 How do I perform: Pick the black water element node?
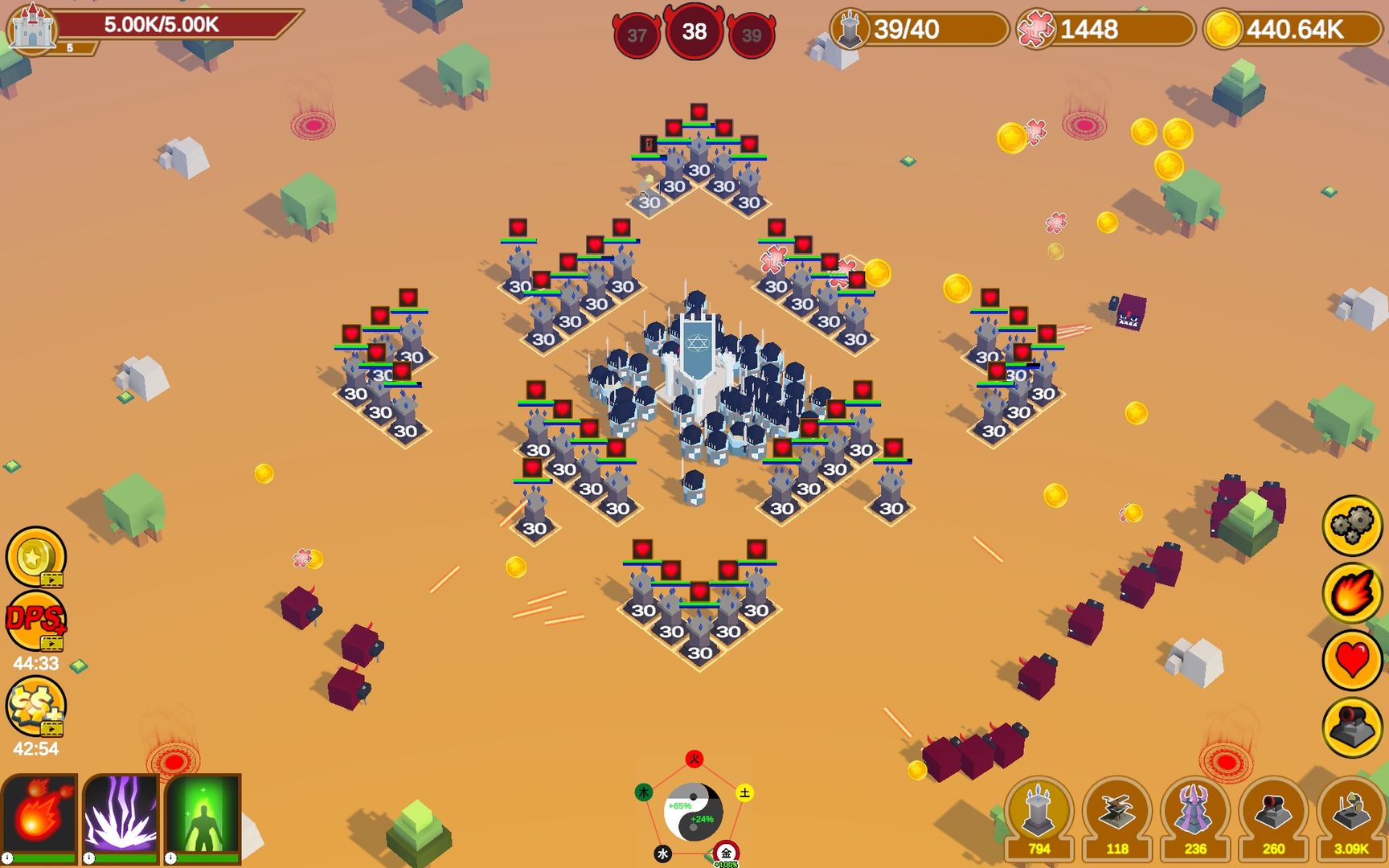pos(662,854)
